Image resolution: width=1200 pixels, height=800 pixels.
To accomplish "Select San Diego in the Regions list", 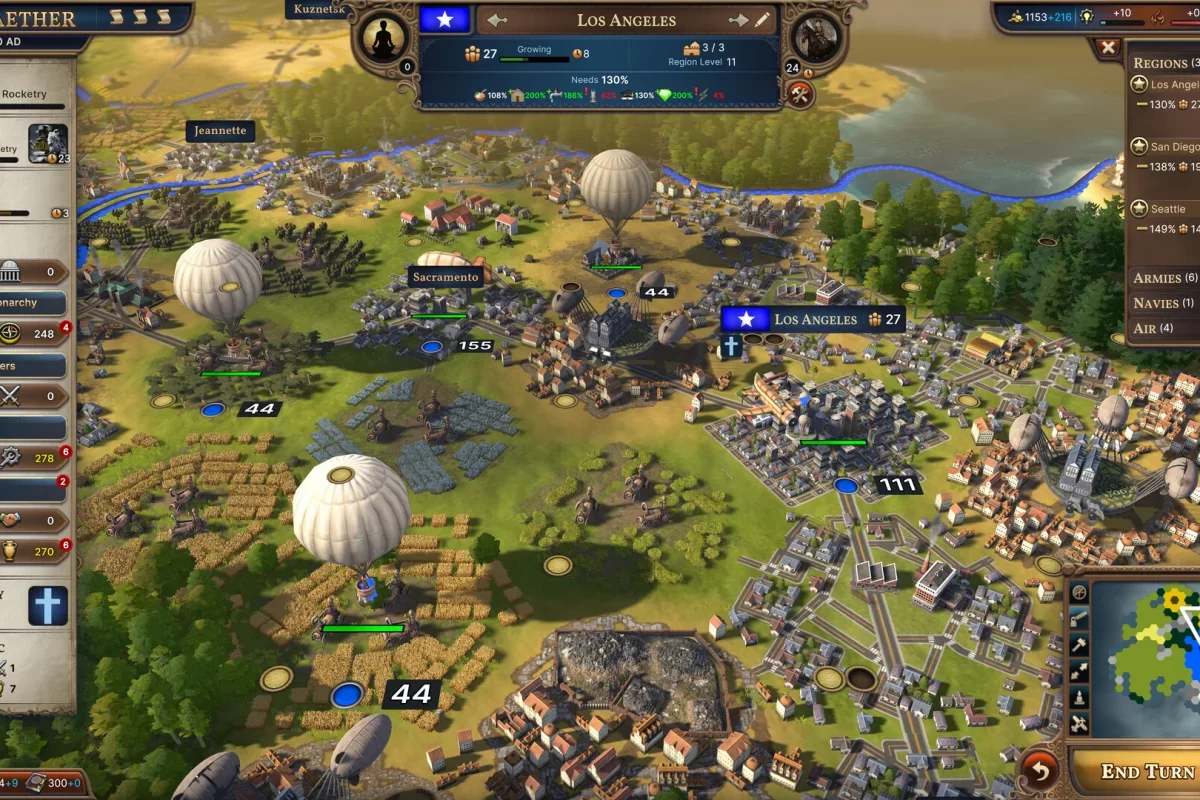I will (1172, 147).
